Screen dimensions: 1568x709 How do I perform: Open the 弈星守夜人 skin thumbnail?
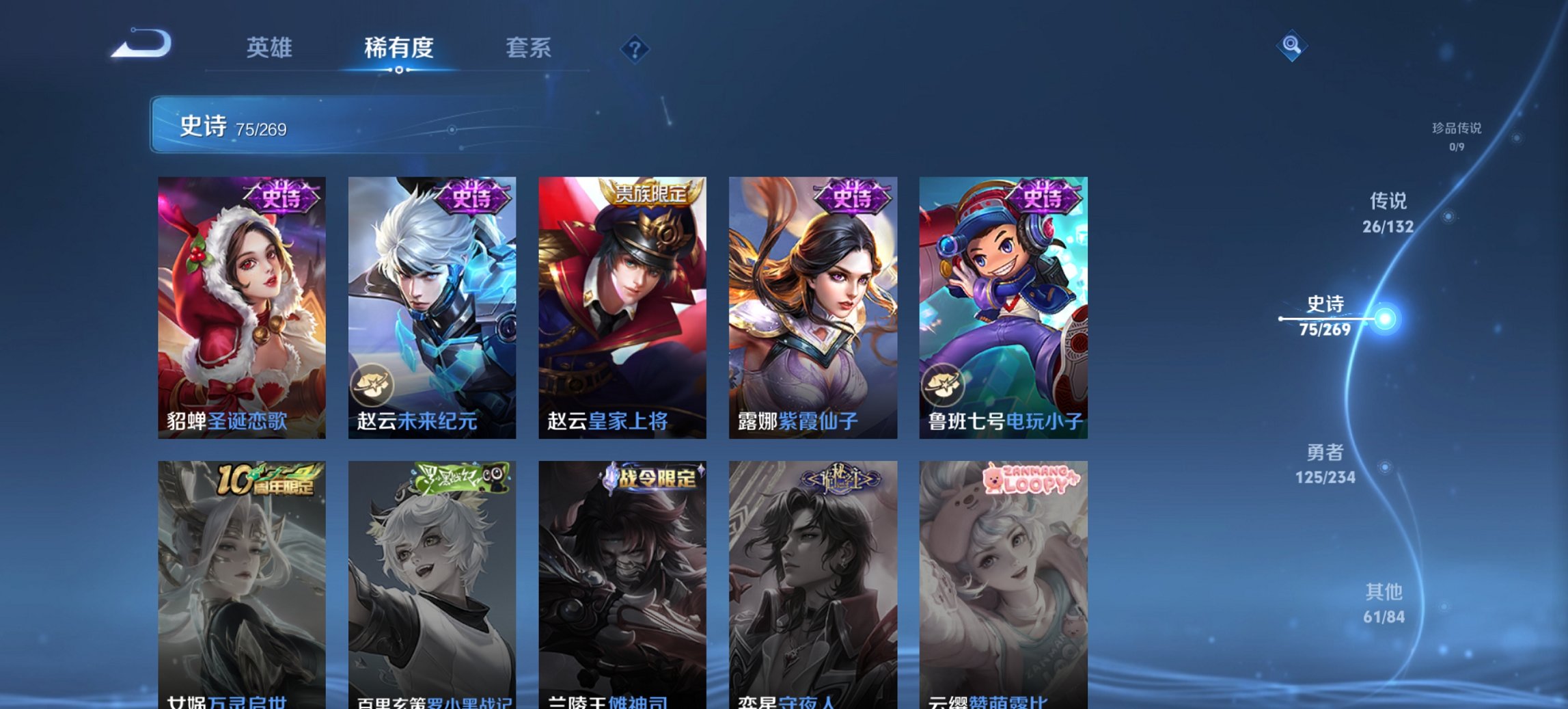[813, 581]
